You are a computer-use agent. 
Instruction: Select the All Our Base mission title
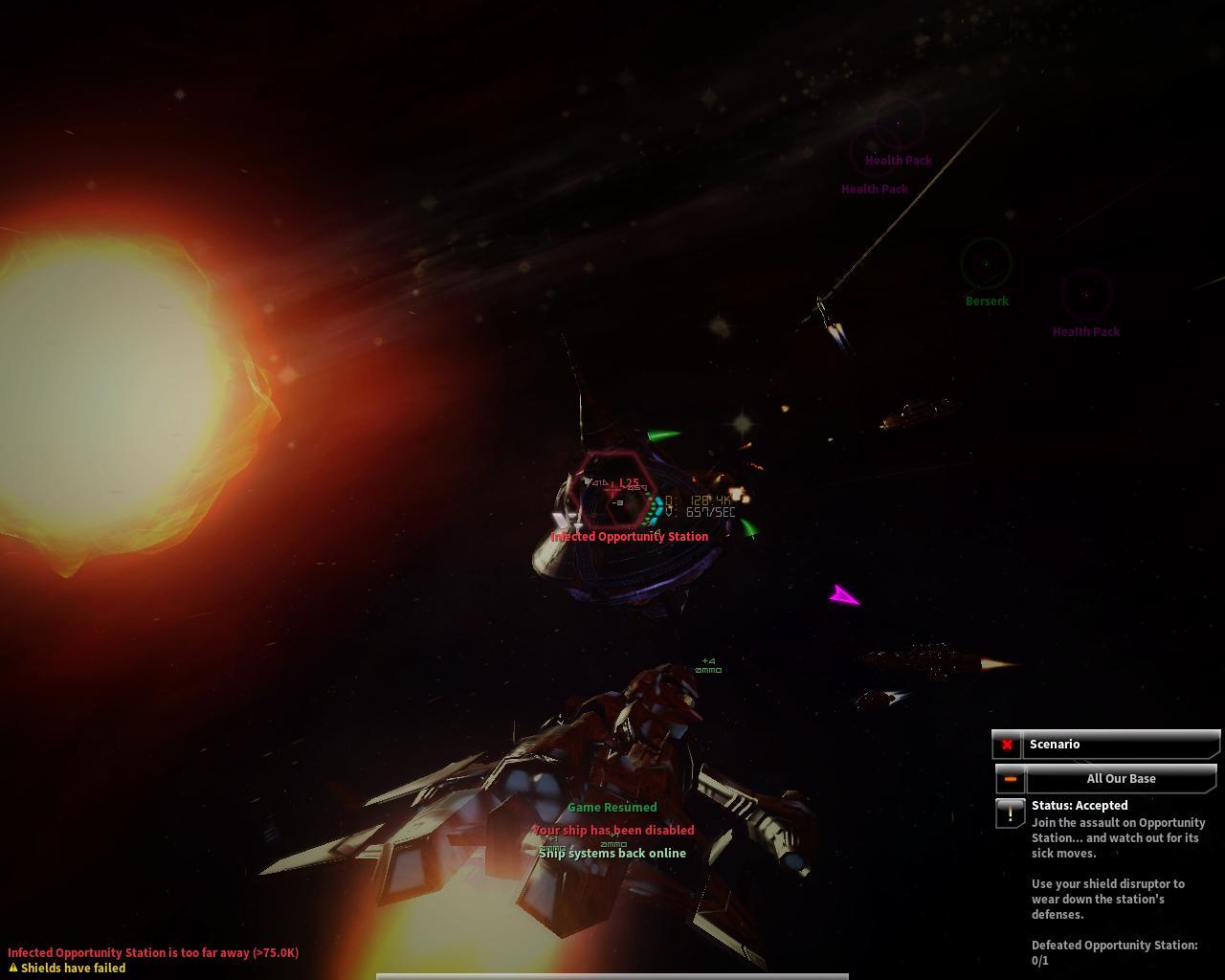coord(1121,779)
